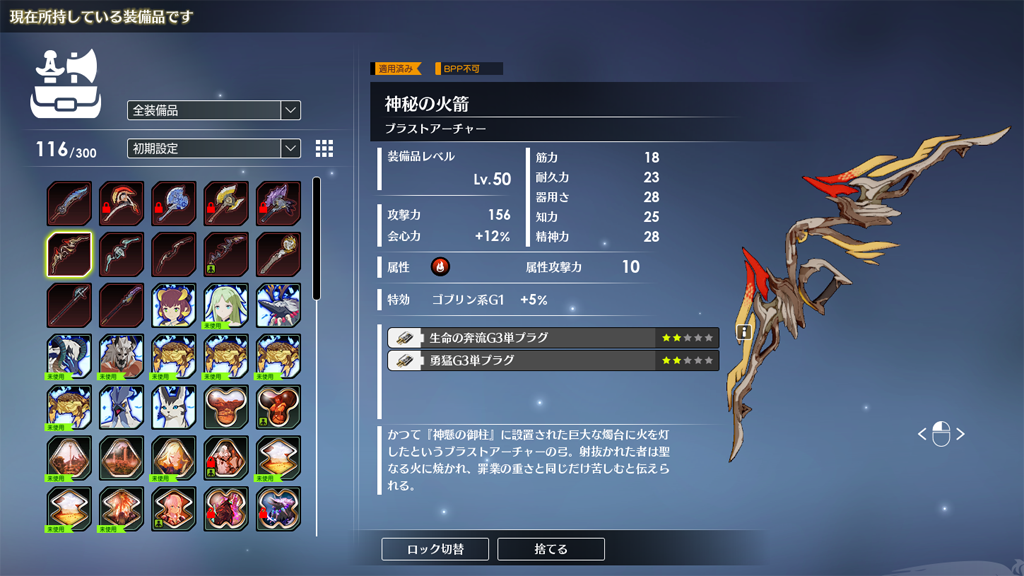This screenshot has width=1024, height=576.
Task: Select the locked red-crested axe slot
Action: [121, 203]
